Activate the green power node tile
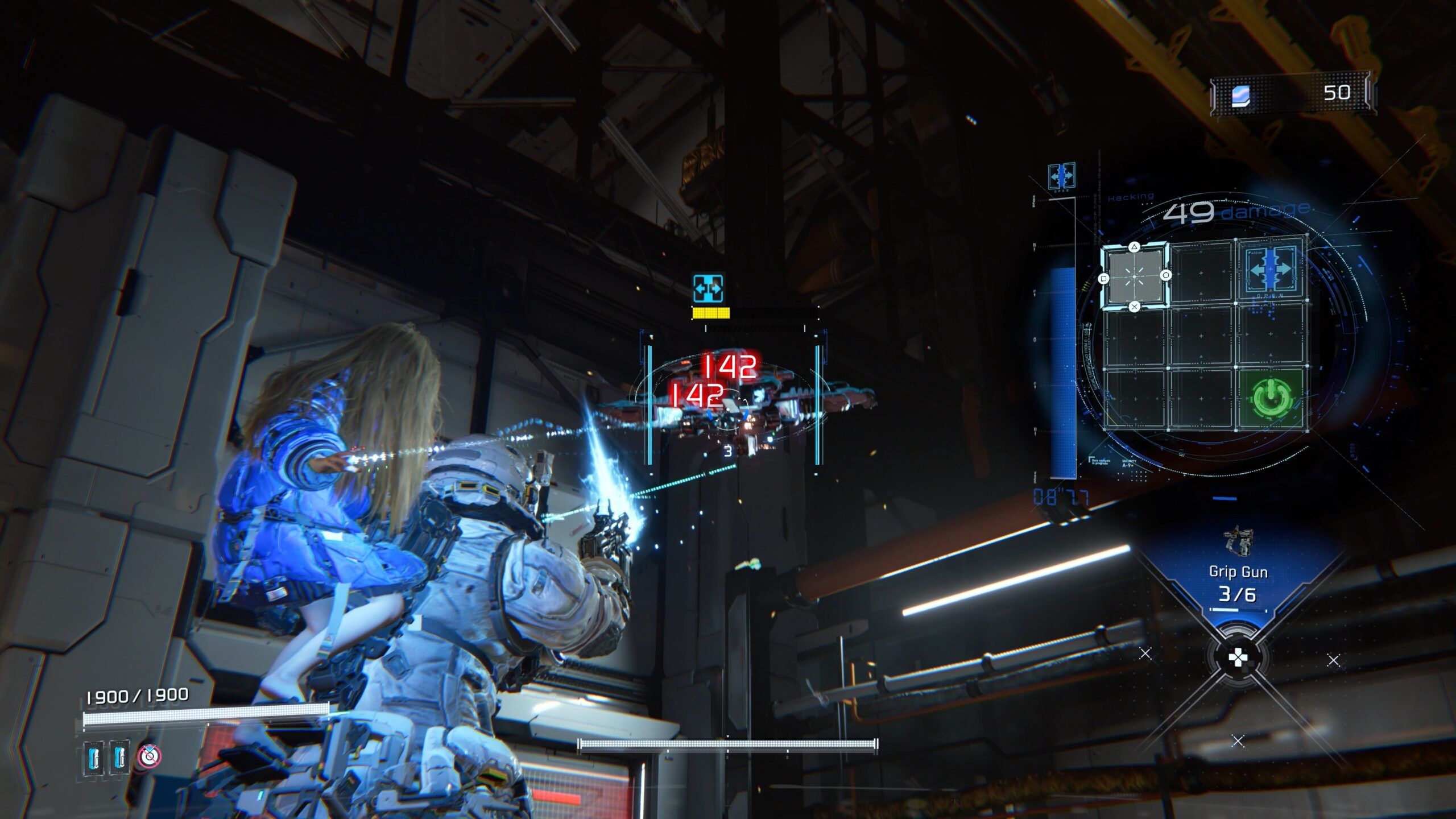The height and width of the screenshot is (819, 1456). (1271, 398)
